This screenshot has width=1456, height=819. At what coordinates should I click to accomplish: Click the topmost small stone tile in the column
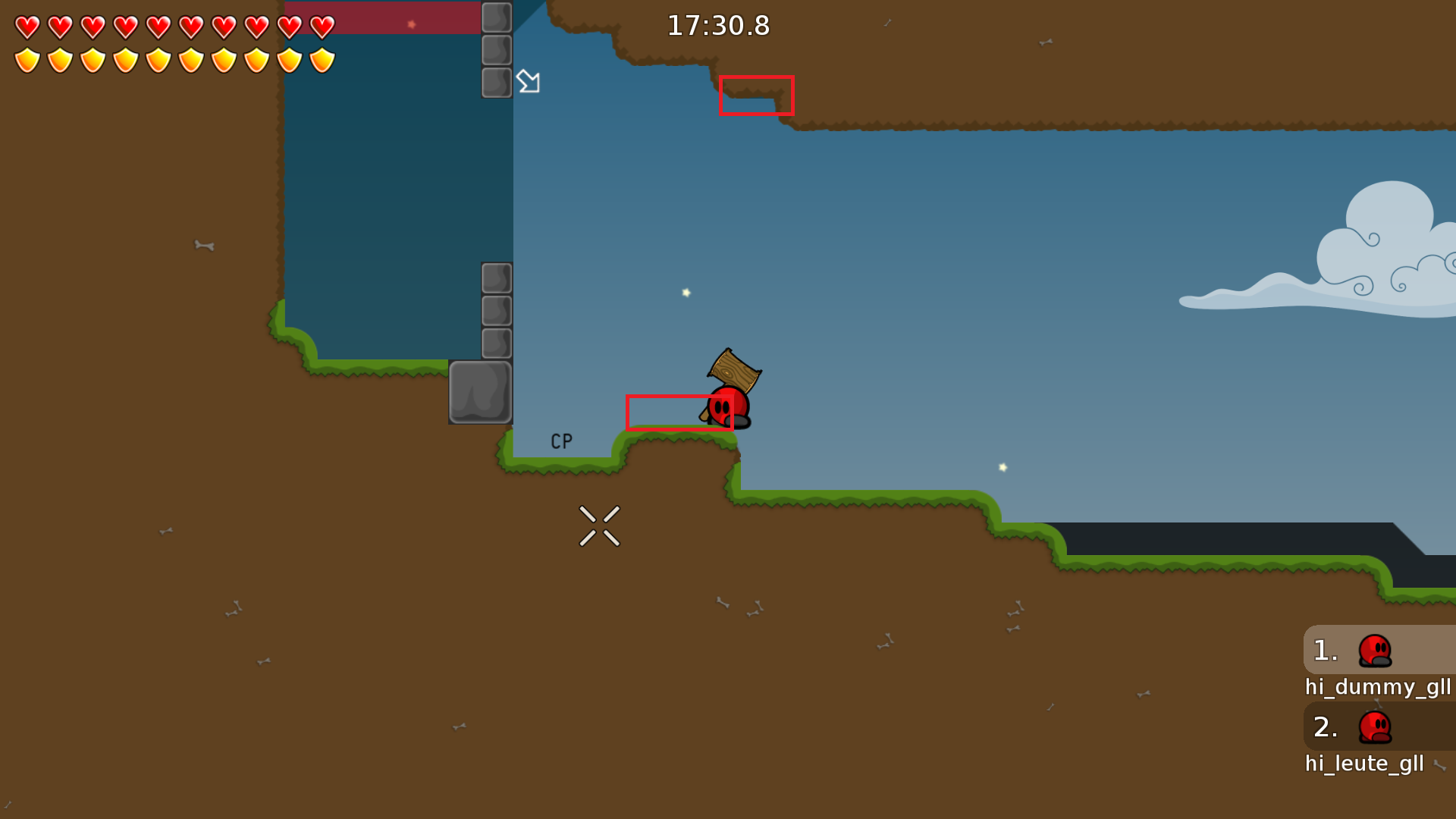point(497,18)
